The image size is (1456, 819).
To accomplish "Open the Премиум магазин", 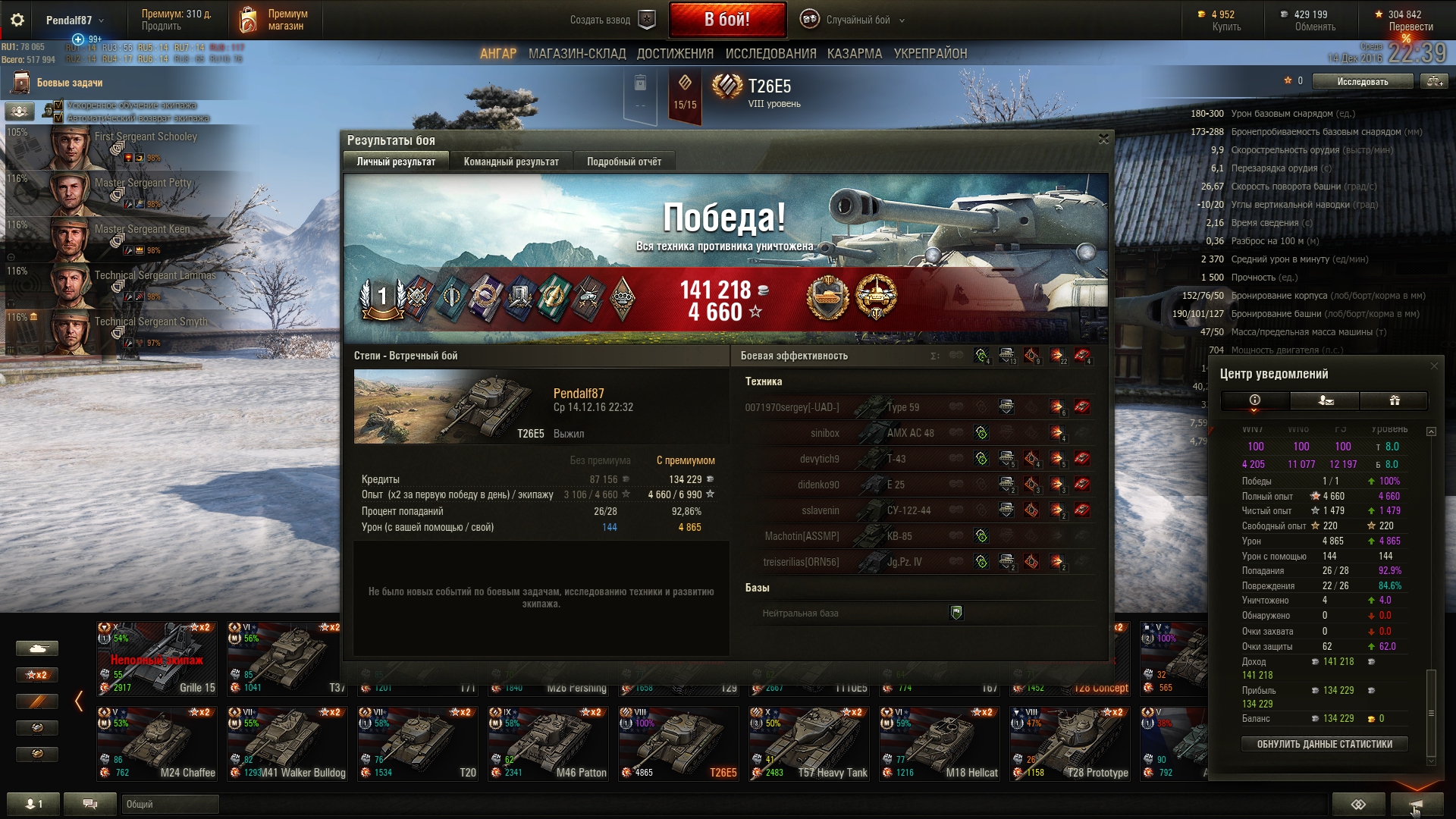I will click(276, 20).
